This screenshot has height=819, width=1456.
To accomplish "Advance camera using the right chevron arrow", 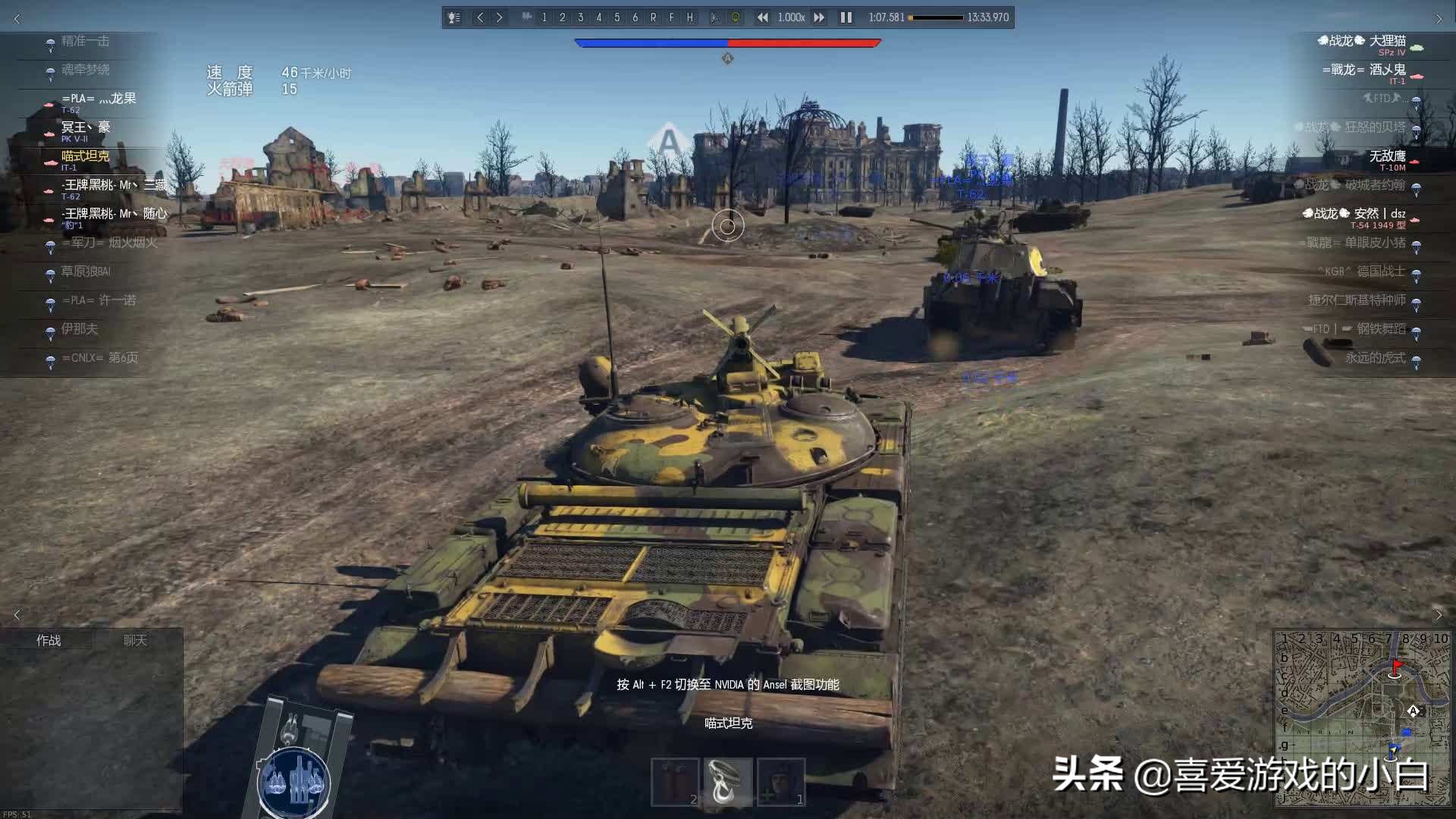I will (x=499, y=17).
